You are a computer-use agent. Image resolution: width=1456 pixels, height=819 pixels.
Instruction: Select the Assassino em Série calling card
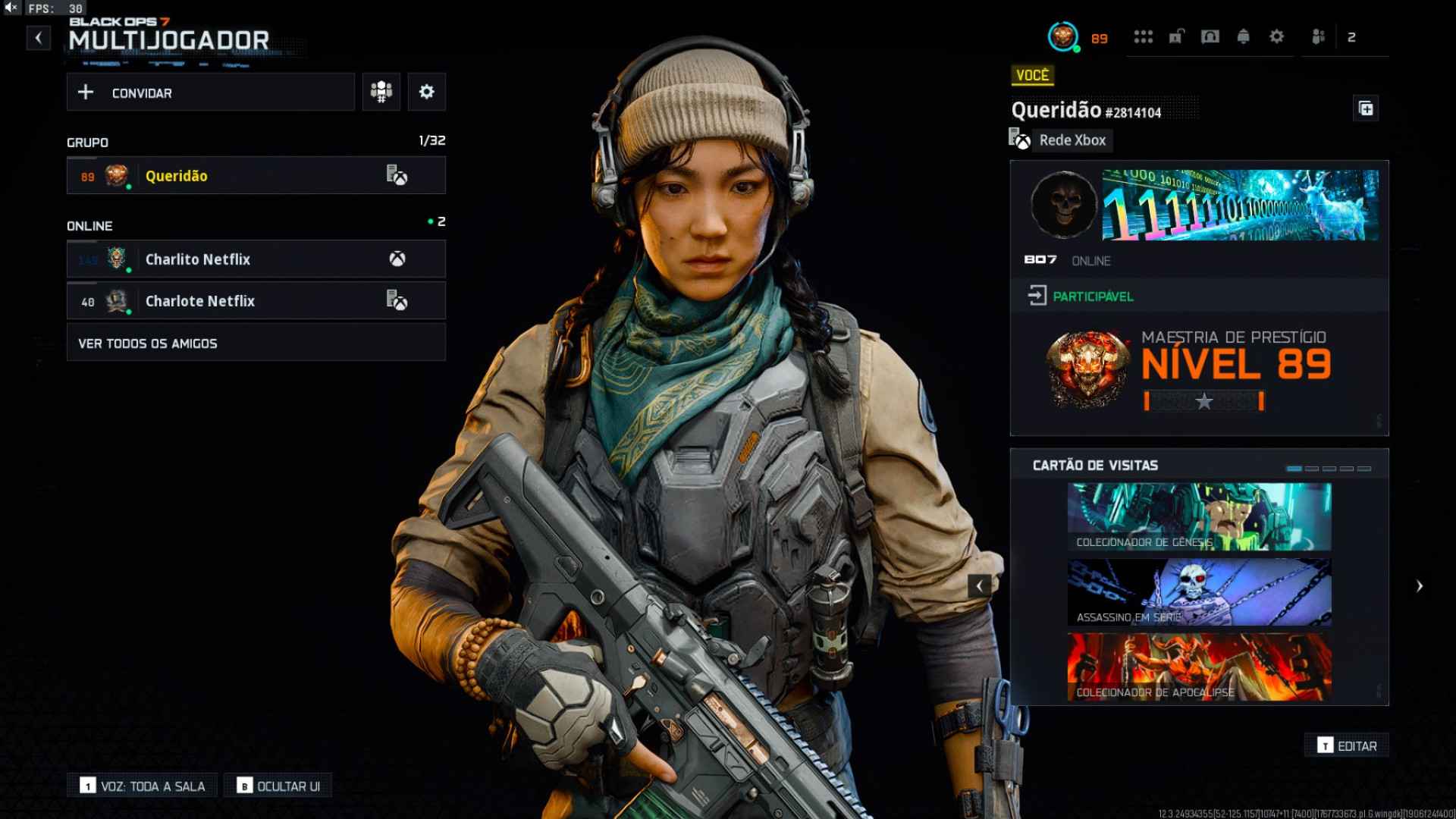click(1200, 592)
